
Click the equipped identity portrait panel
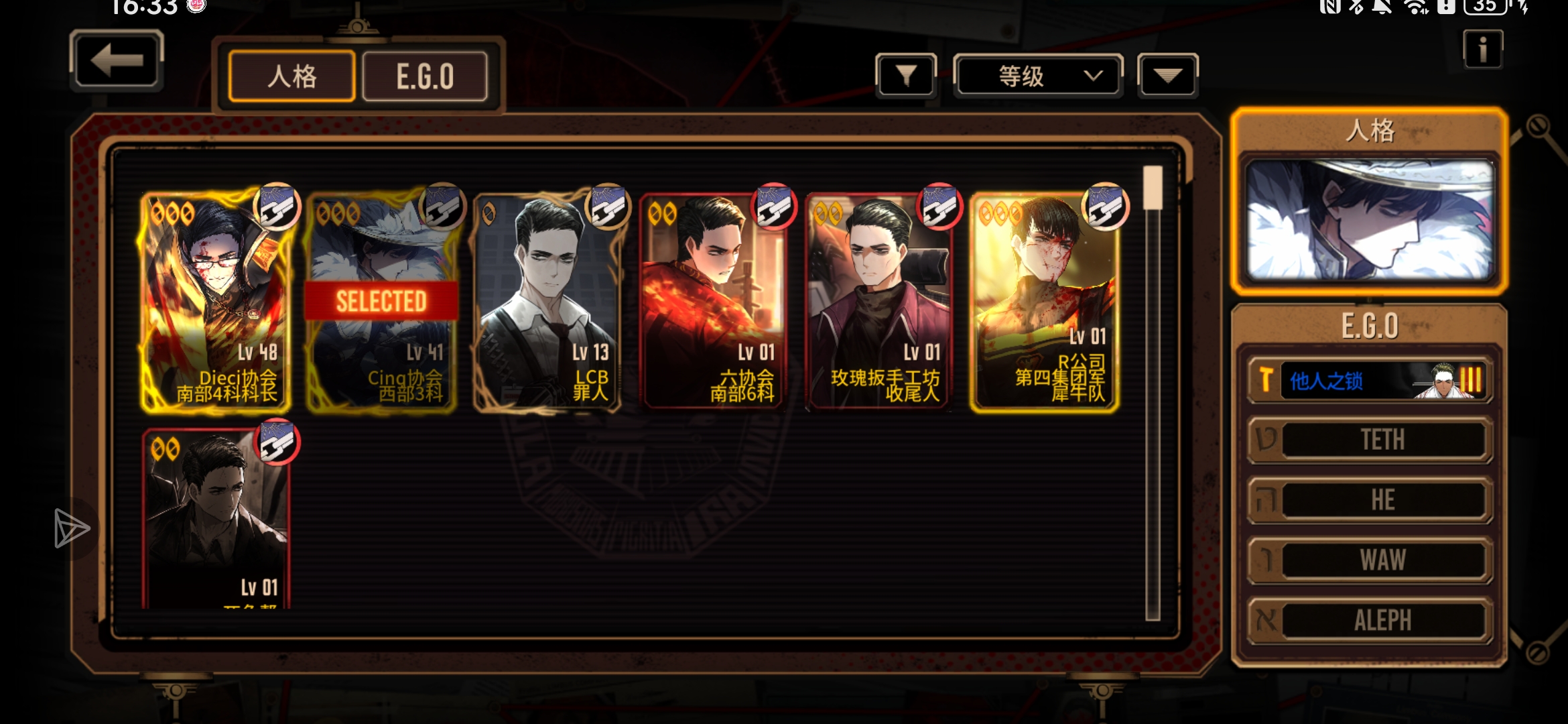coord(1370,220)
